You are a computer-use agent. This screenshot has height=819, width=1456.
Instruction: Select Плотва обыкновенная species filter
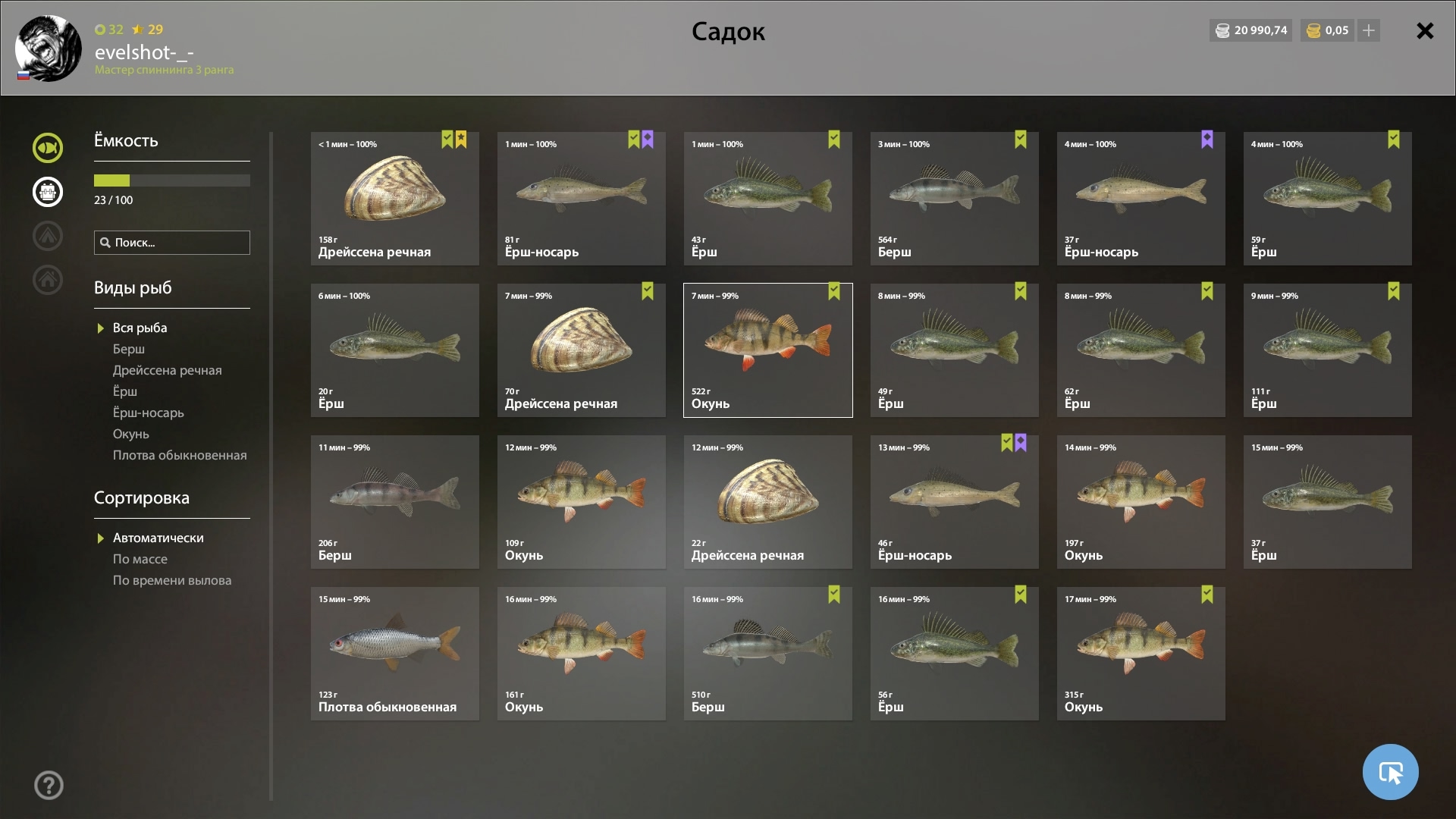tap(180, 455)
